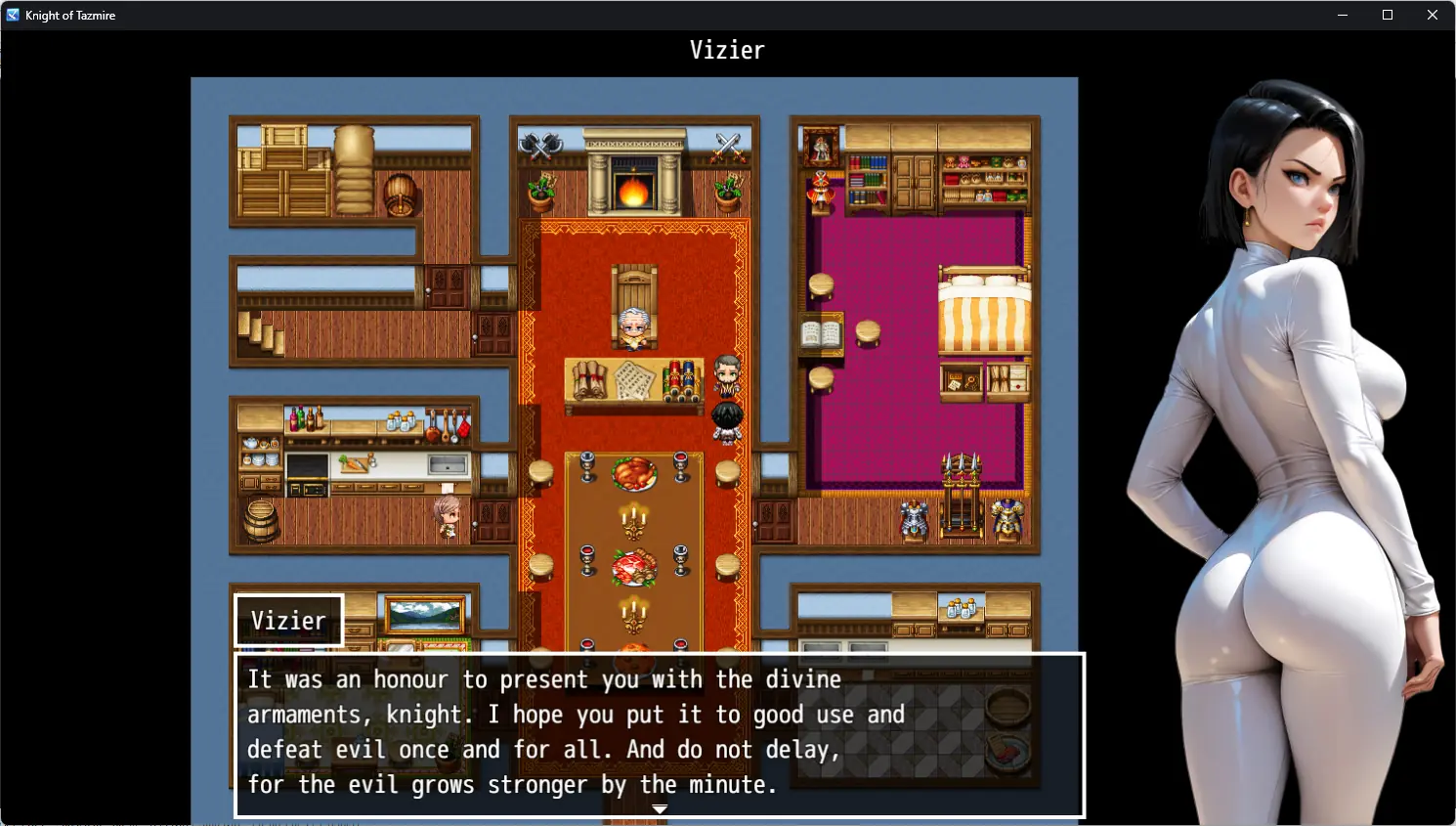The image size is (1456, 826).
Task: Minimize the game window
Action: 1342,15
